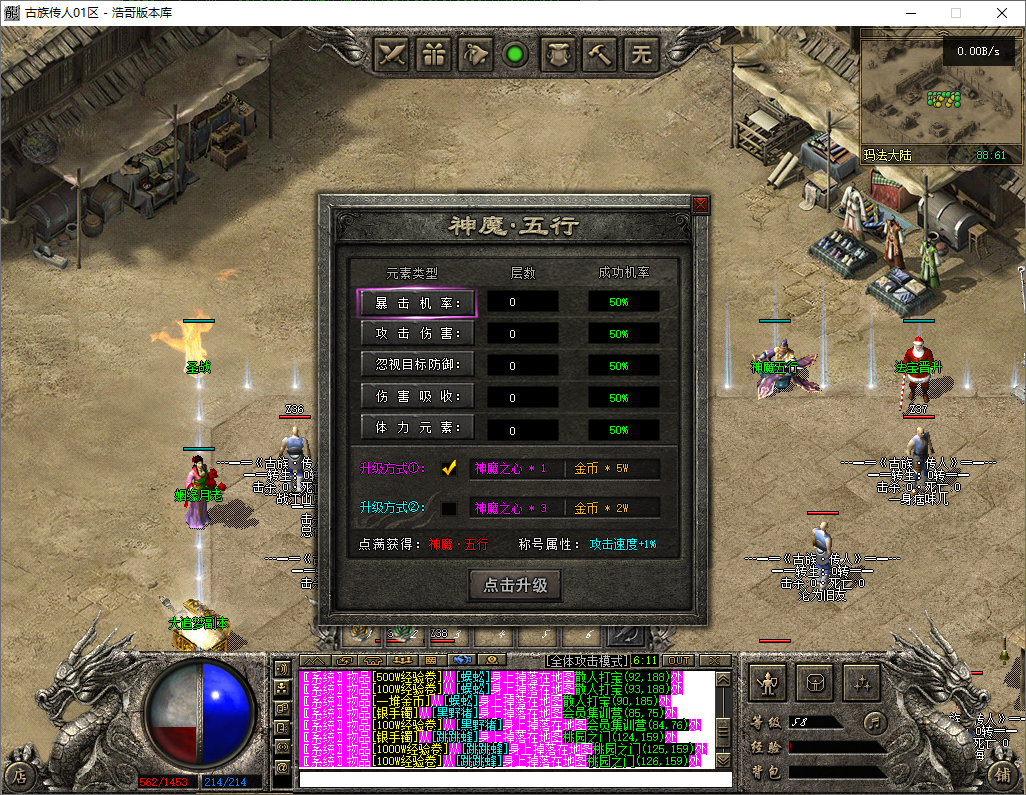This screenshot has width=1026, height=795.
Task: Open the character equipment panel icon
Action: pyautogui.click(x=768, y=682)
